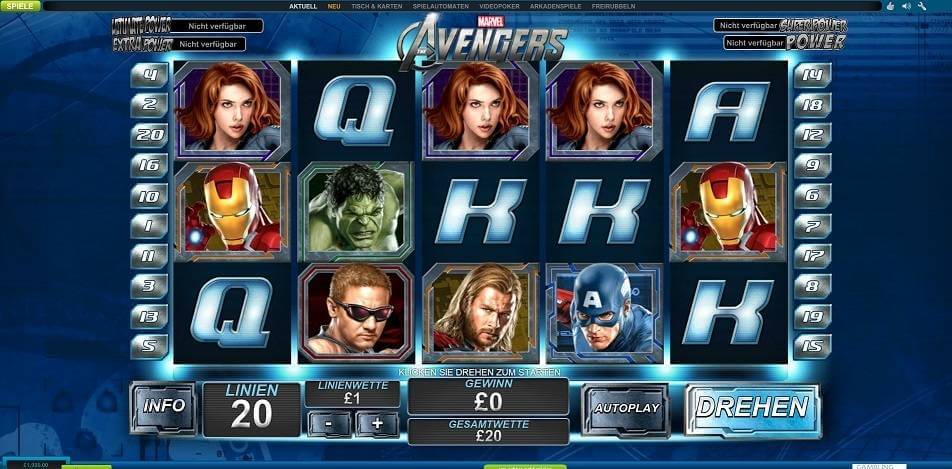The image size is (952, 469).
Task: Decrease line bet with the minus button
Action: 329,423
